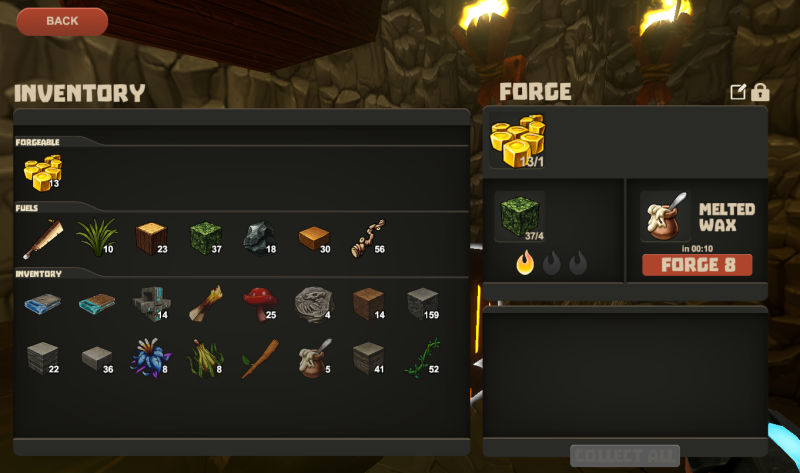Click the leaf block fuel slot in forge

(x=519, y=216)
